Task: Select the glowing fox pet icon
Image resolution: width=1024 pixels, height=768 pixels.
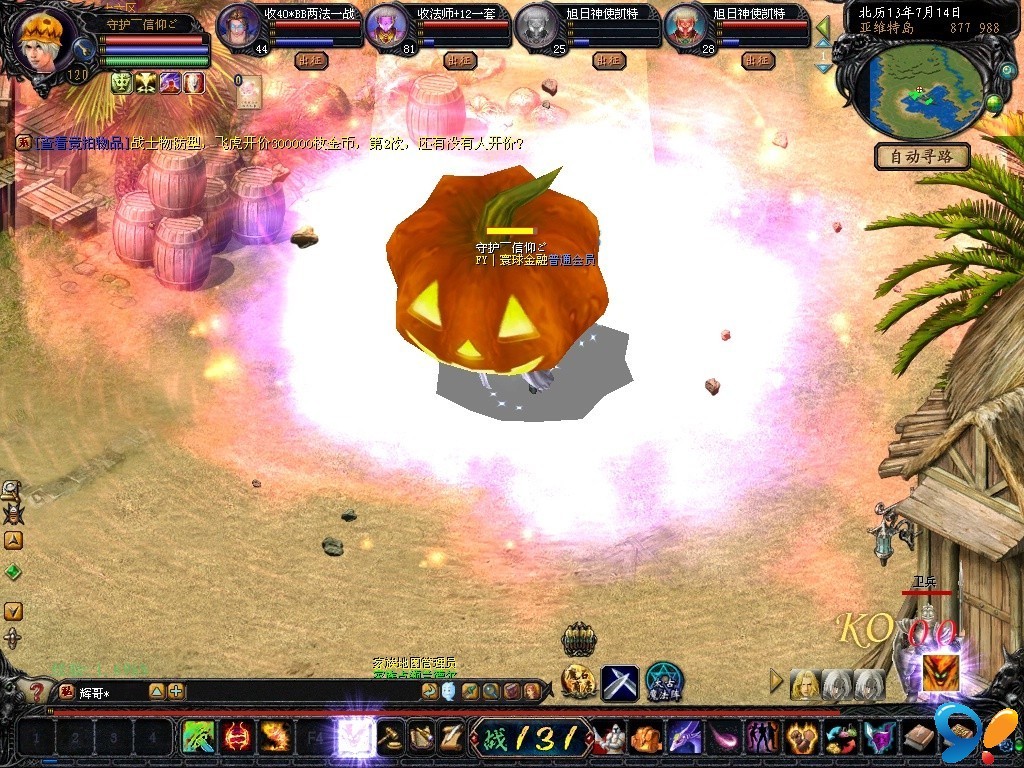Action: [x=939, y=673]
